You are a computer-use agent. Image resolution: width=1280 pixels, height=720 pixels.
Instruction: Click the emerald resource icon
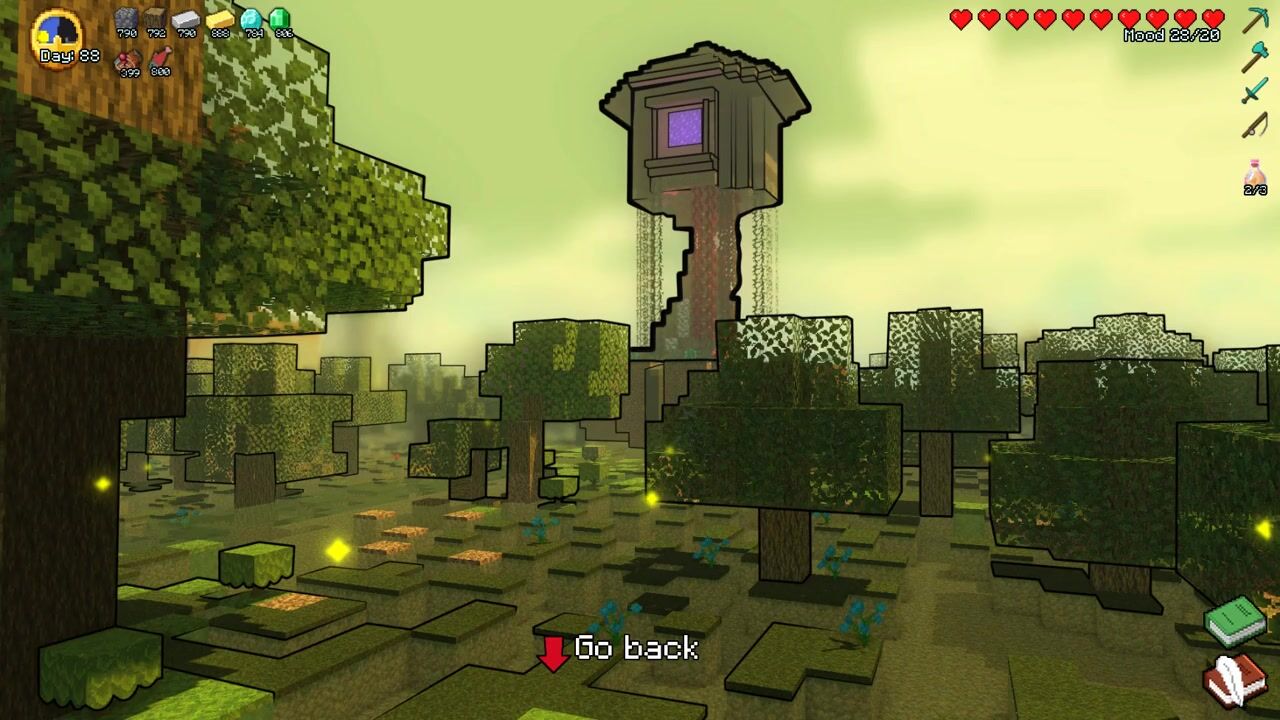pyautogui.click(x=281, y=19)
